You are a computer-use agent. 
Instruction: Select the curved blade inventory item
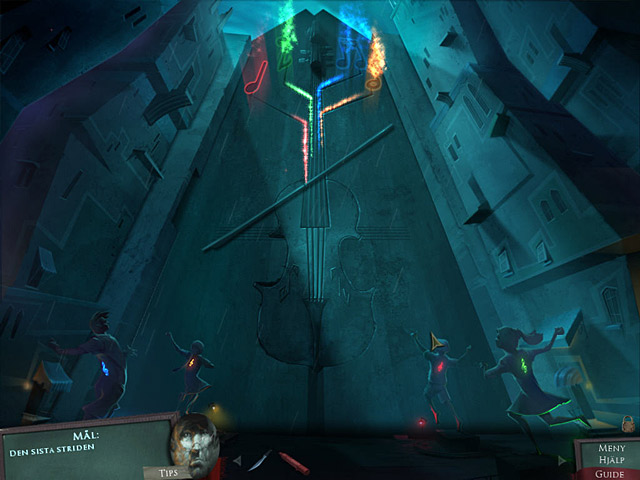point(260,460)
